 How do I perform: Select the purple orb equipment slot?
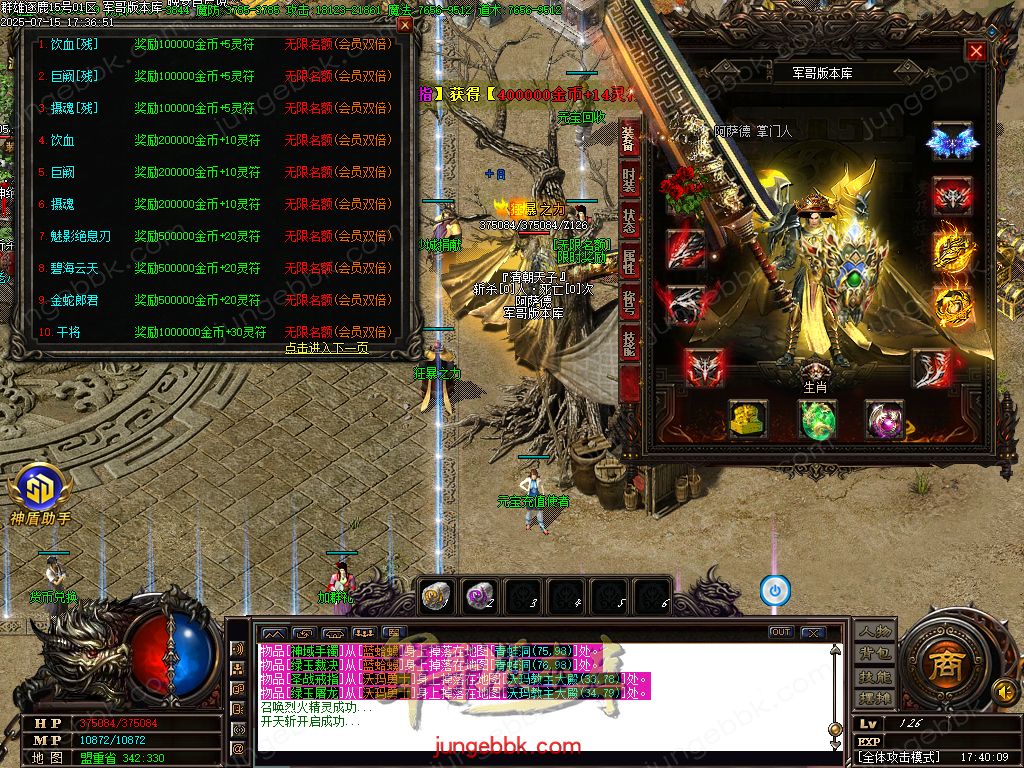click(885, 419)
